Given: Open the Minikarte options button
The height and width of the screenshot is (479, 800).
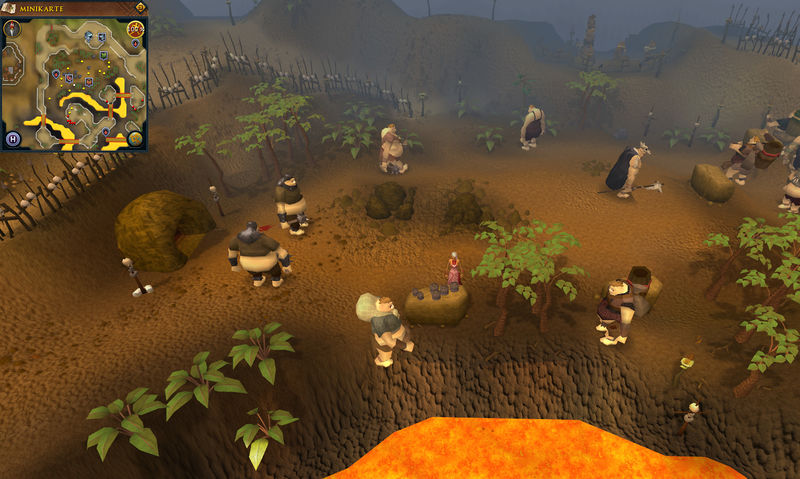Looking at the screenshot, I should [x=140, y=8].
